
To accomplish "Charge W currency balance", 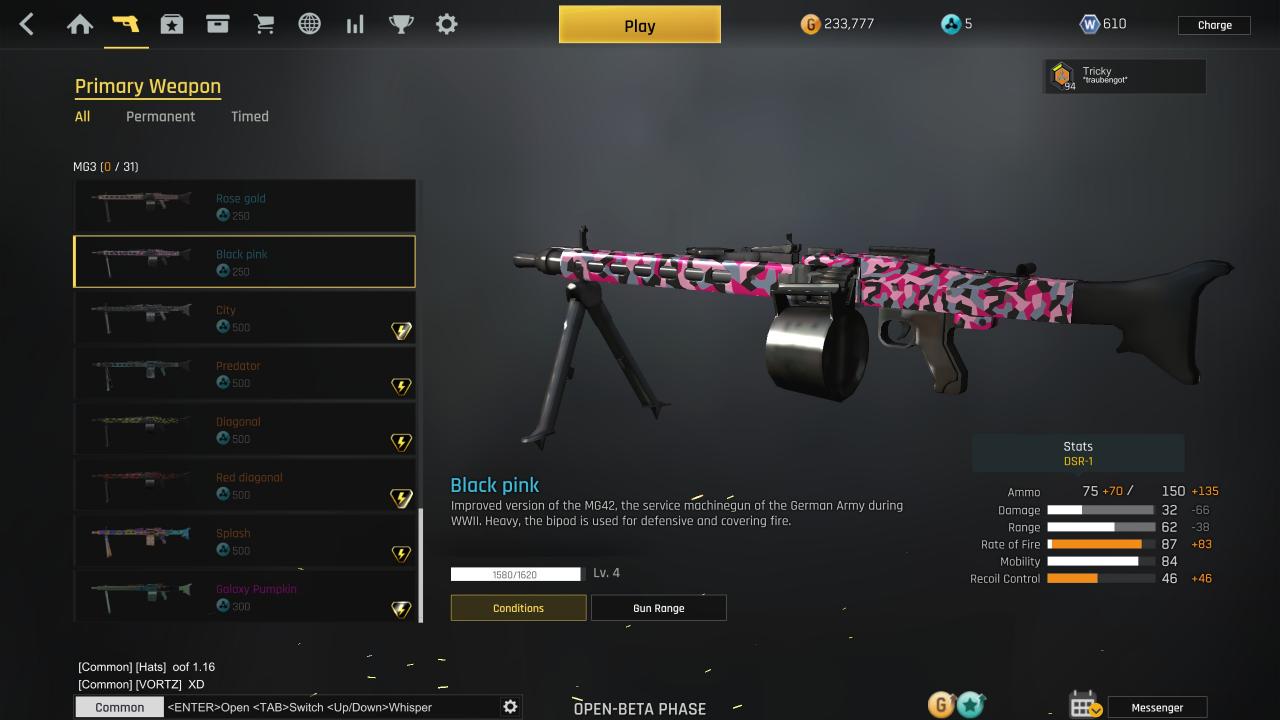I will pyautogui.click(x=1214, y=25).
